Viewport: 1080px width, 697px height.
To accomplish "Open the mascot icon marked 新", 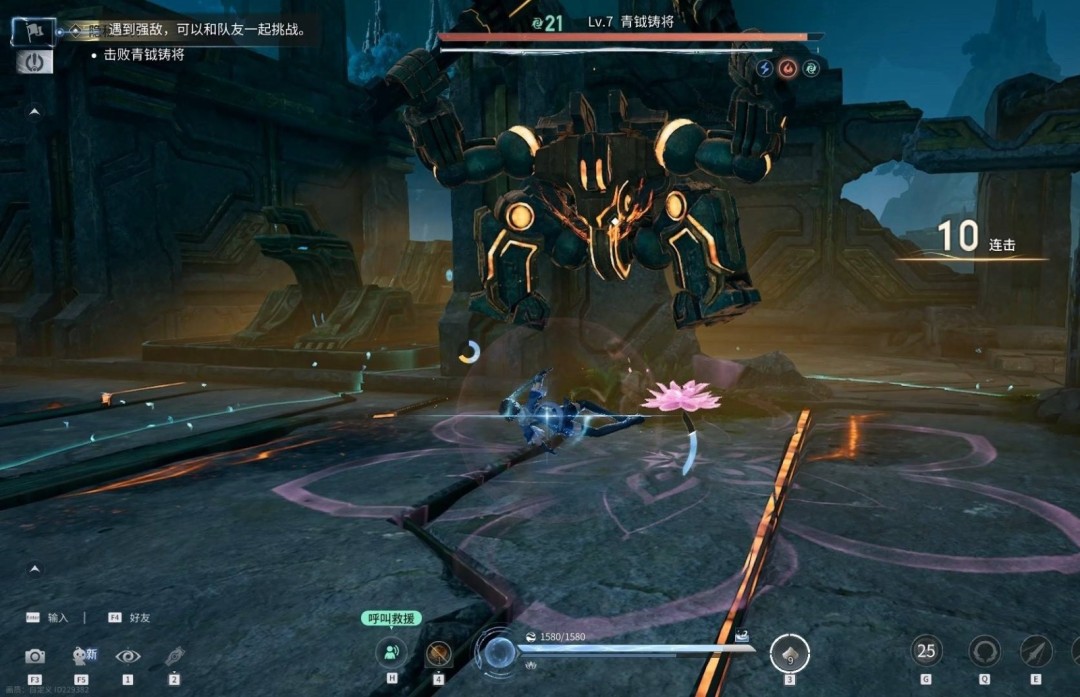I will point(82,656).
